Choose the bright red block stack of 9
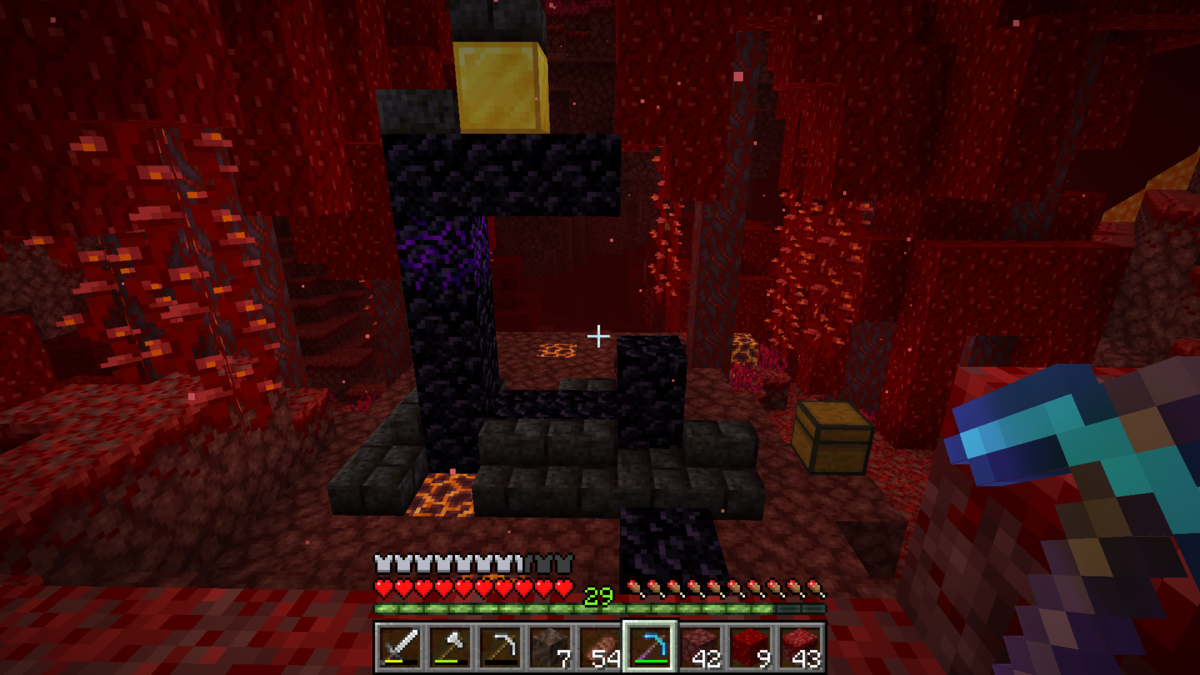This screenshot has height=675, width=1200. tap(750, 647)
